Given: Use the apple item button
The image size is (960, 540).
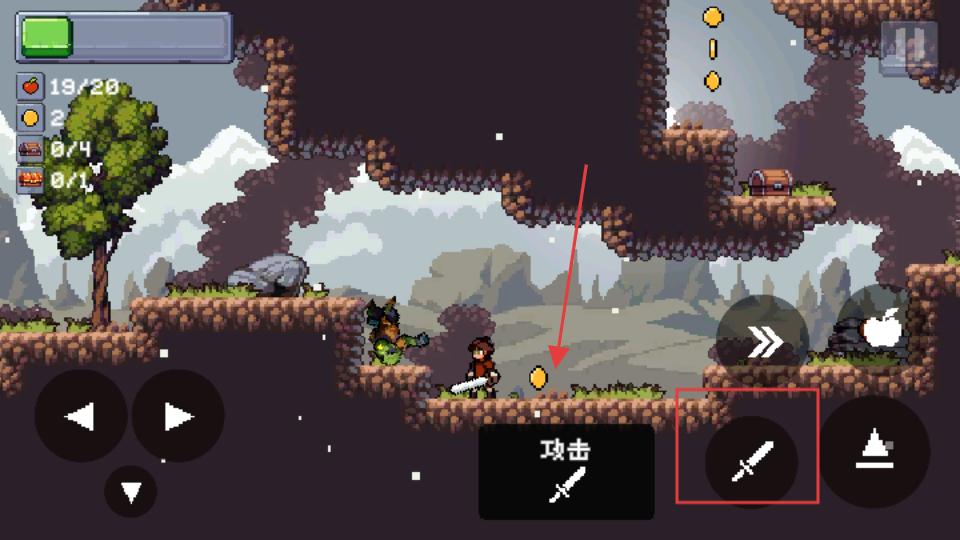Looking at the screenshot, I should point(882,329).
